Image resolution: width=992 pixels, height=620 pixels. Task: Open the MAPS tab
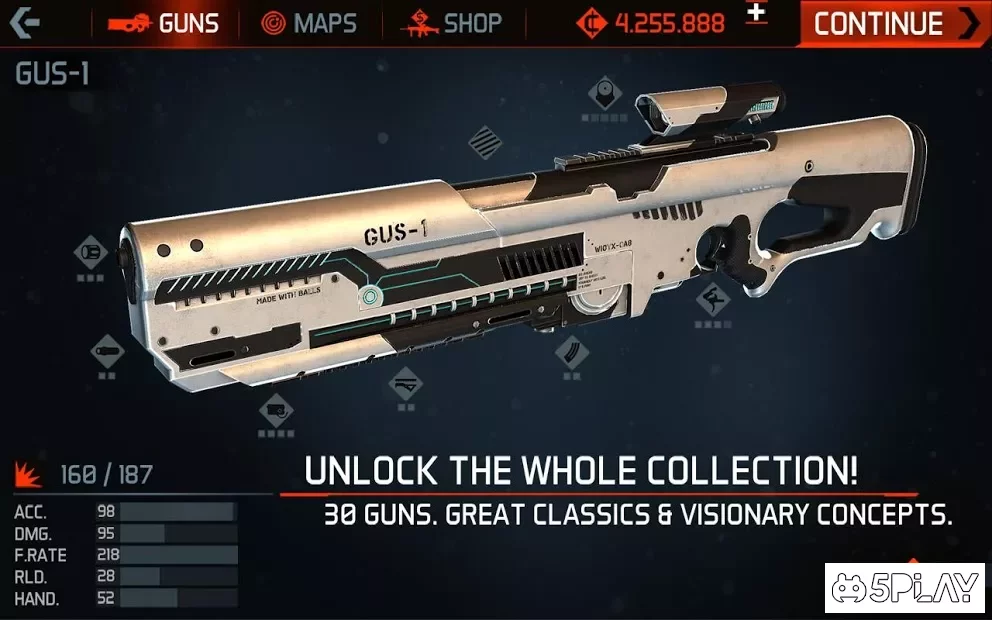309,23
